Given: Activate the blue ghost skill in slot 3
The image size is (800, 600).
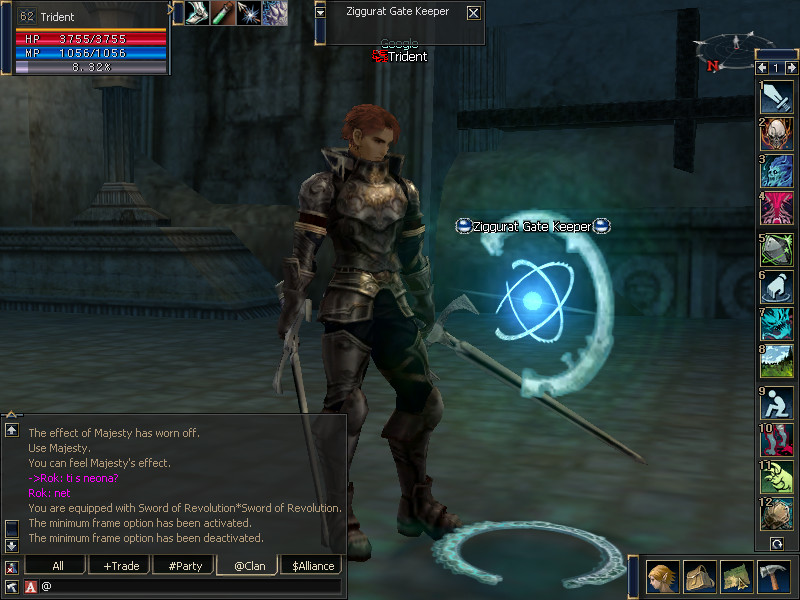Looking at the screenshot, I should point(777,172).
